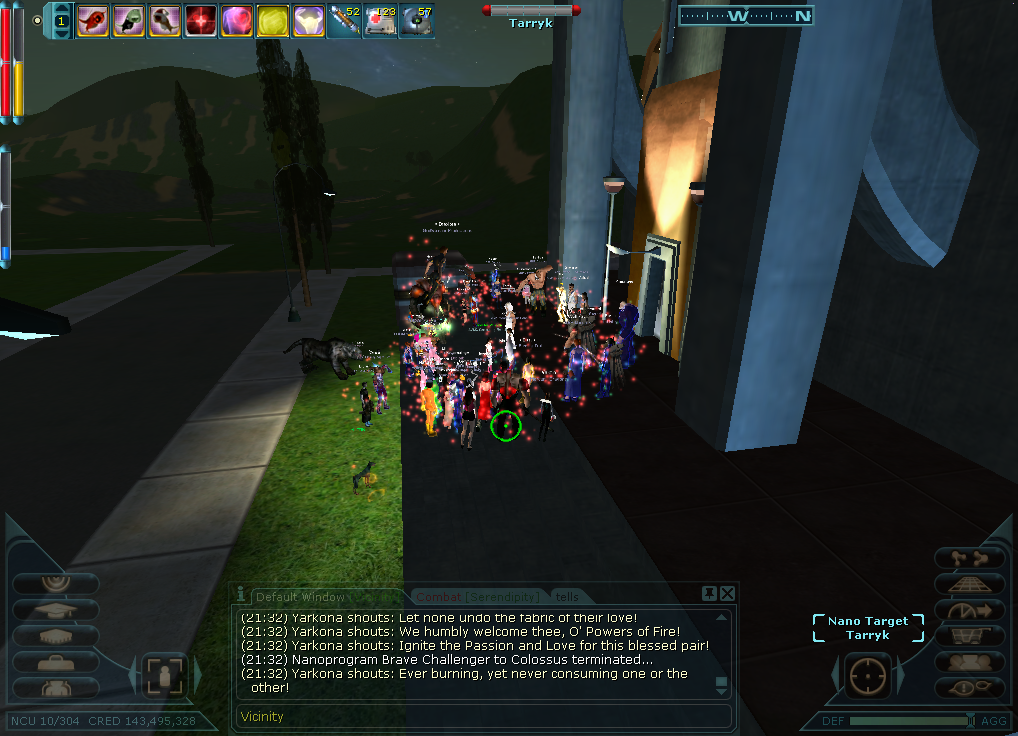Image resolution: width=1018 pixels, height=736 pixels.
Task: Click the character view frame button
Action: coord(164,677)
